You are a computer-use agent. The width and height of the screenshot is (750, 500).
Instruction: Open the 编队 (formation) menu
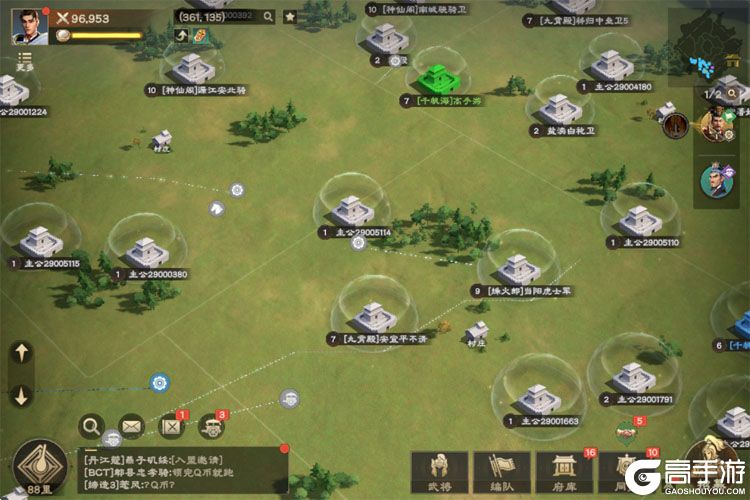click(501, 472)
